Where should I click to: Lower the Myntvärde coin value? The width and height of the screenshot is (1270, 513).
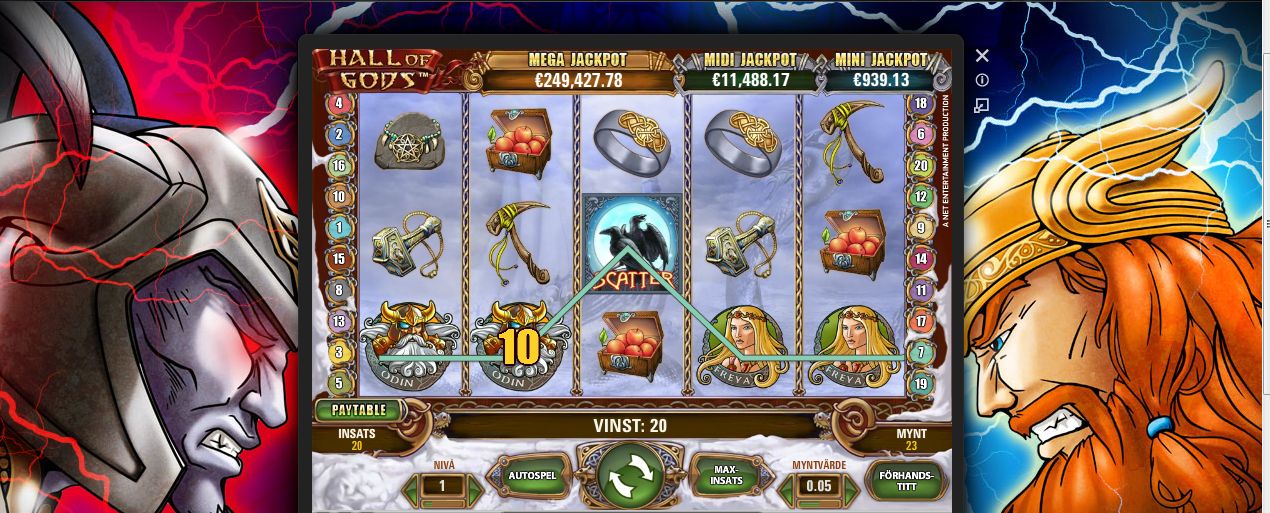click(783, 488)
